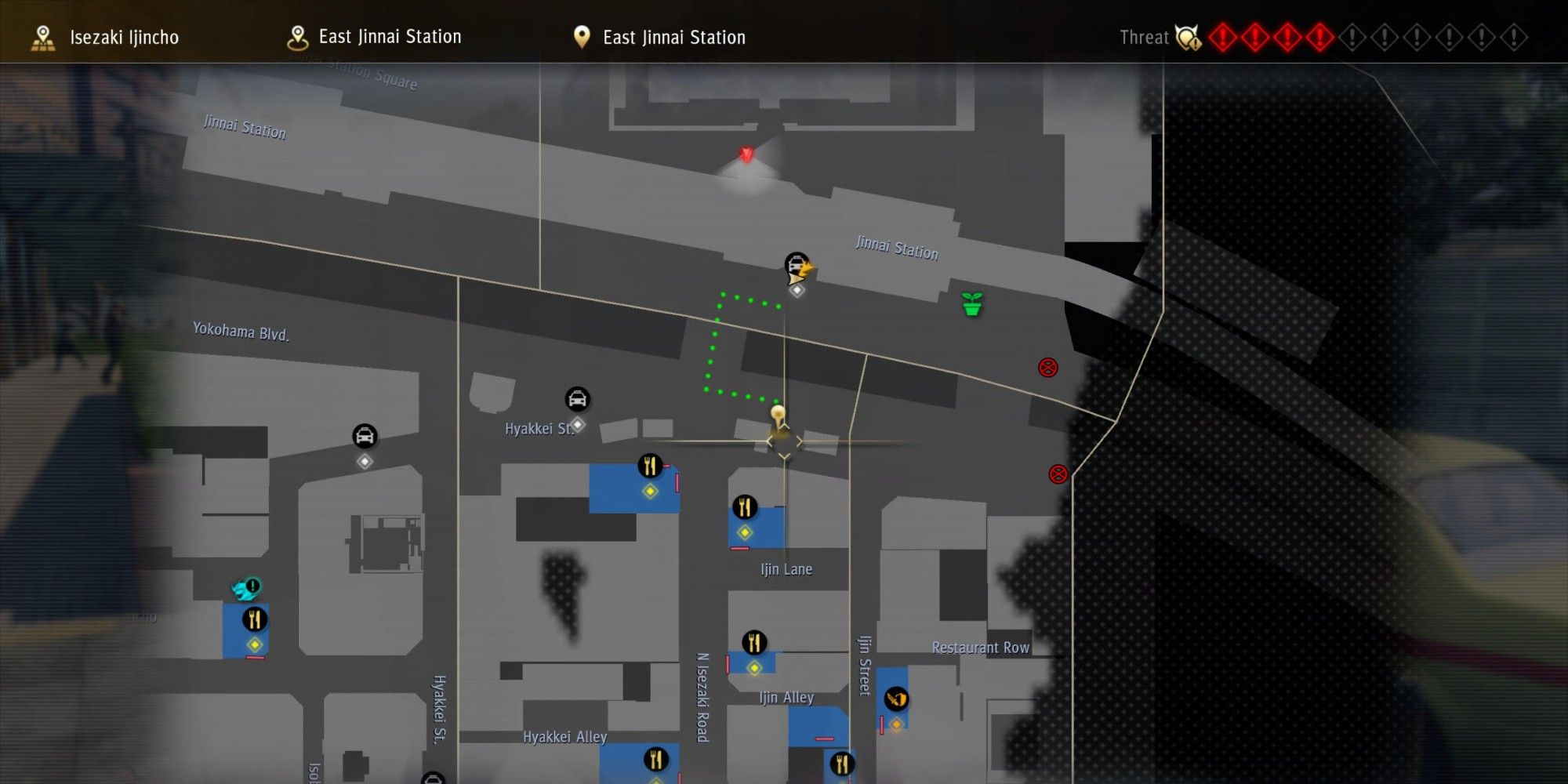Select the restaurant icon above Ijin Lane
Image resolution: width=1568 pixels, height=784 pixels.
pyautogui.click(x=746, y=504)
